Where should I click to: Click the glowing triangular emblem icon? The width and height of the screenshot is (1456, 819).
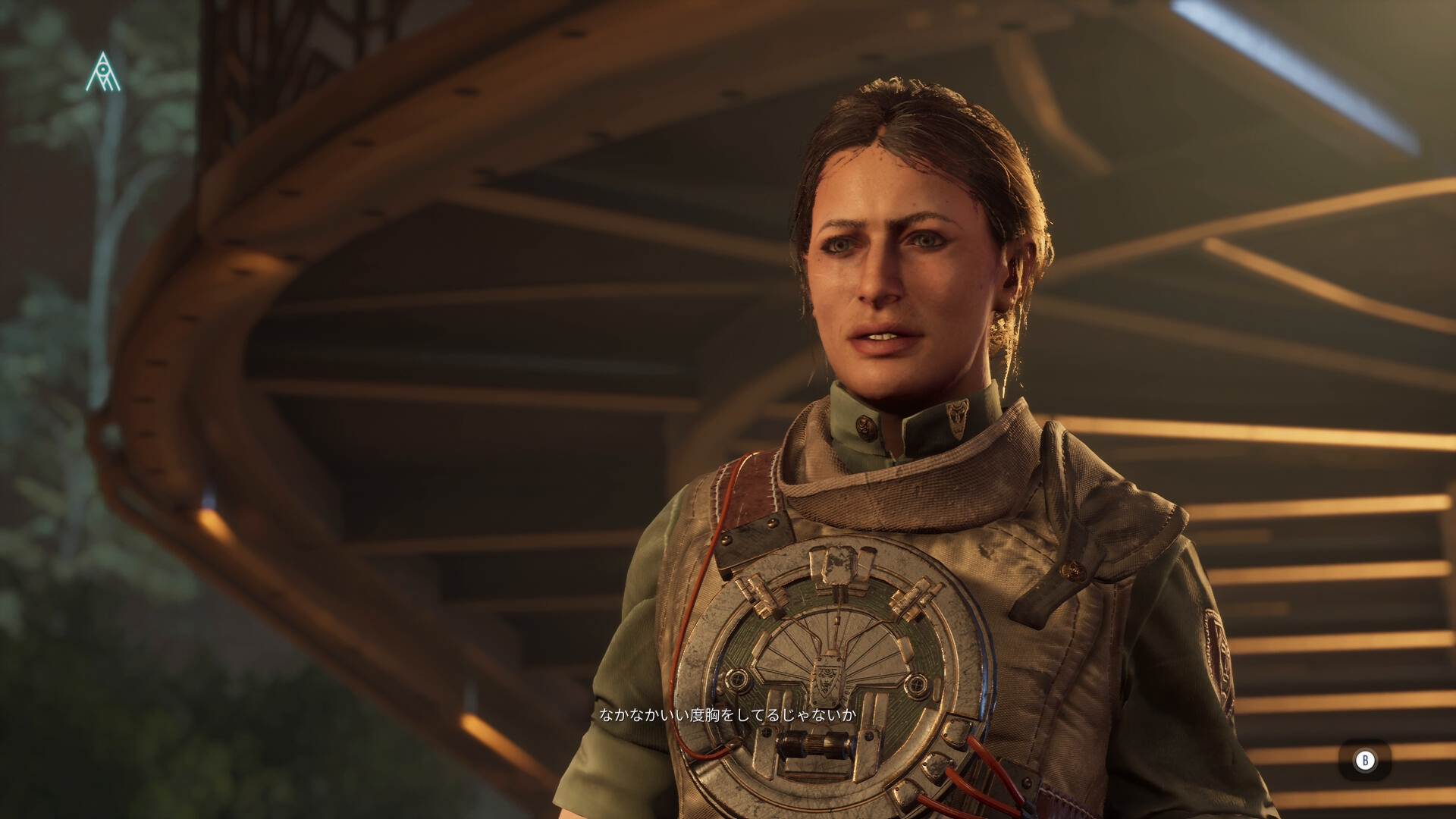point(103,73)
